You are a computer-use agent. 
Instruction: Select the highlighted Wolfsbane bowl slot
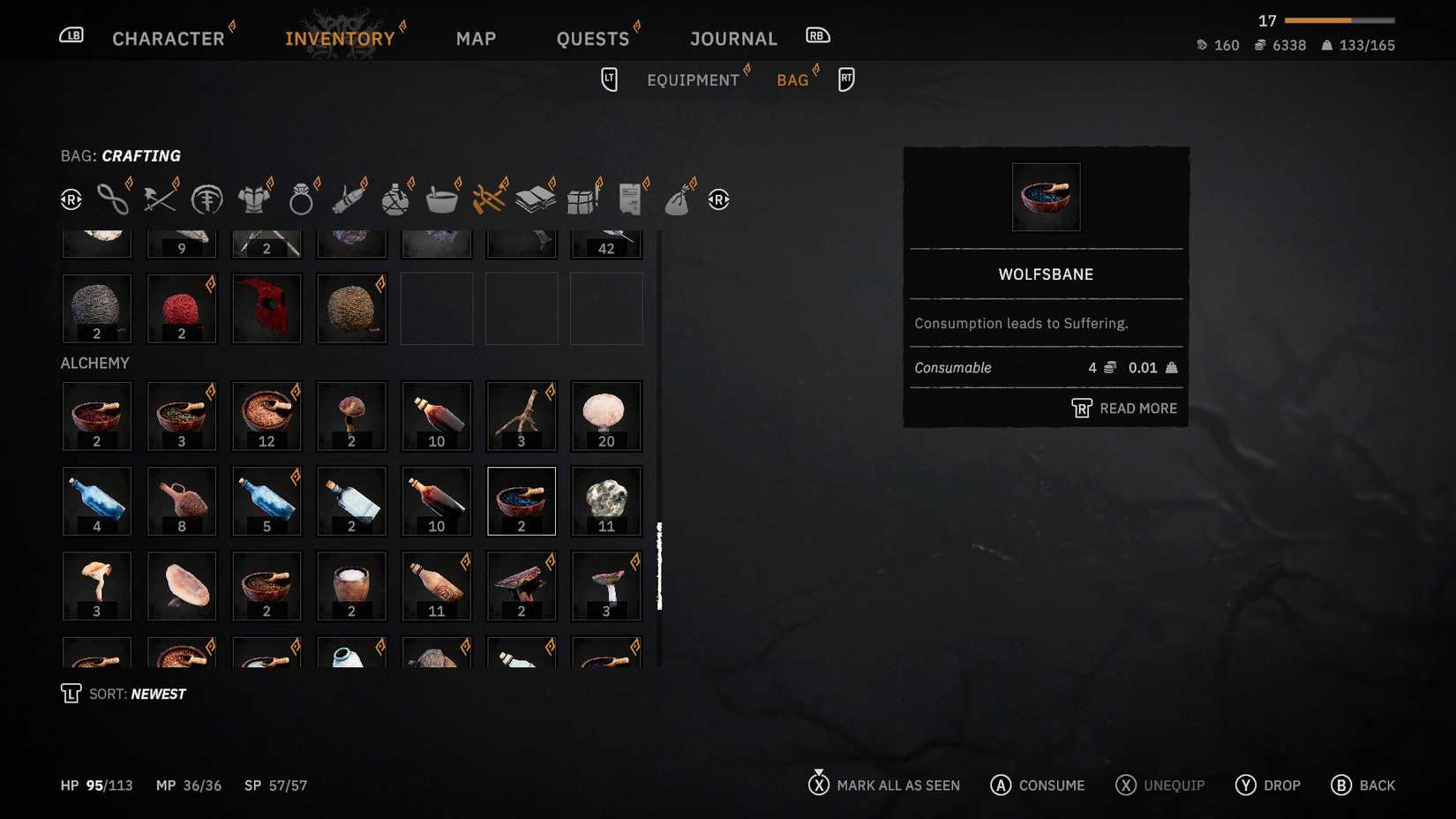522,501
